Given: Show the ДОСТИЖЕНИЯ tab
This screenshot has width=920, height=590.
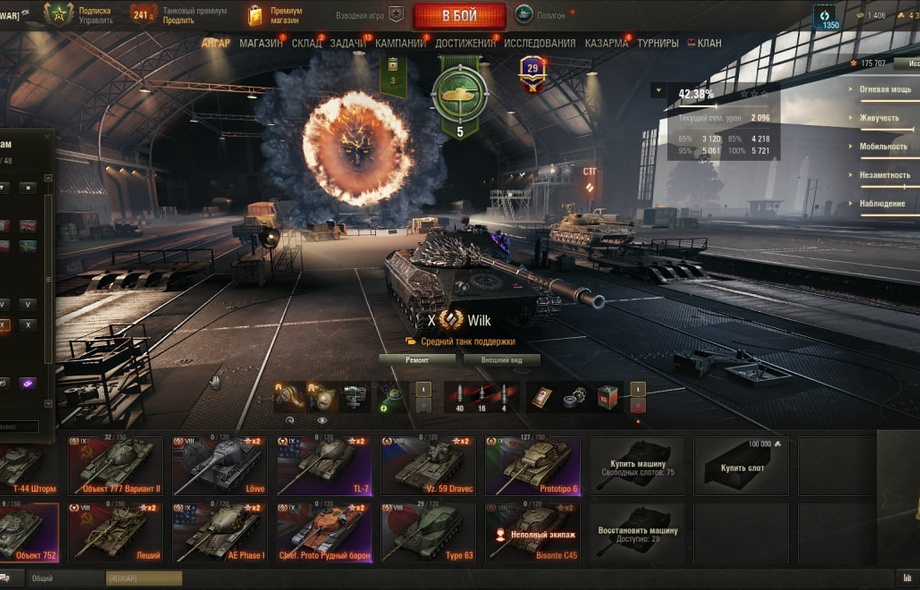Looking at the screenshot, I should tap(465, 44).
